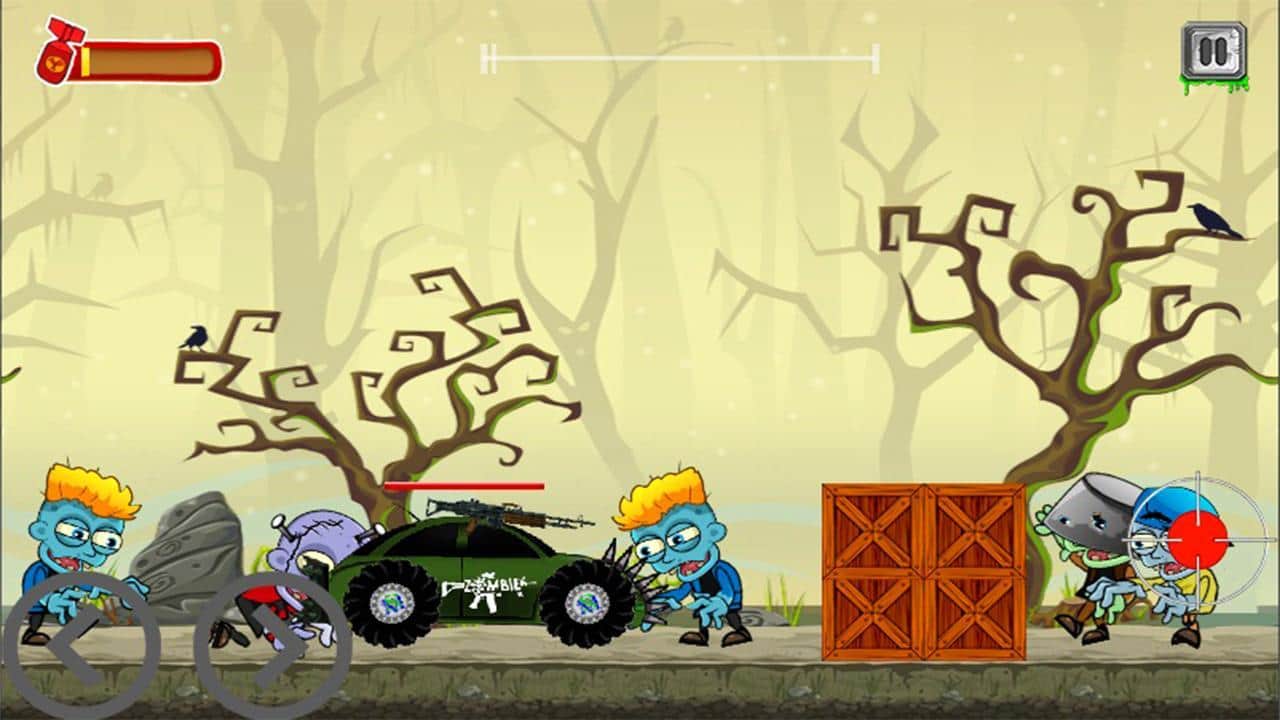Tap the level progress bar at top center
Screen dimensions: 1280x720
[x=678, y=58]
